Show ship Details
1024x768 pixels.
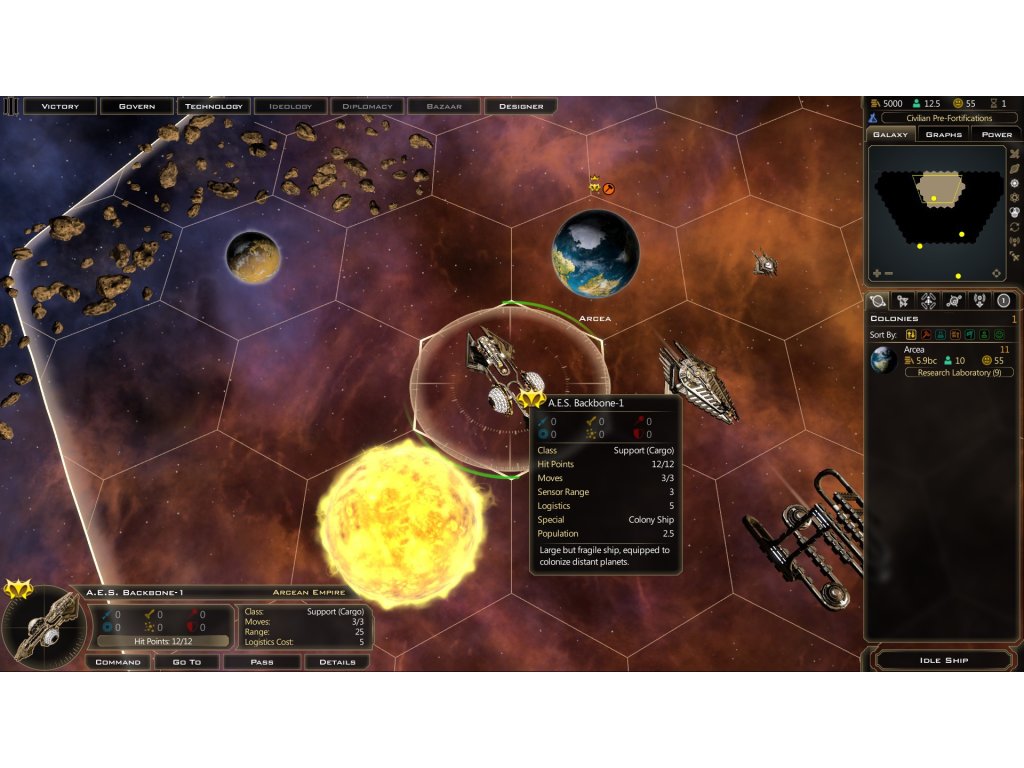[337, 662]
